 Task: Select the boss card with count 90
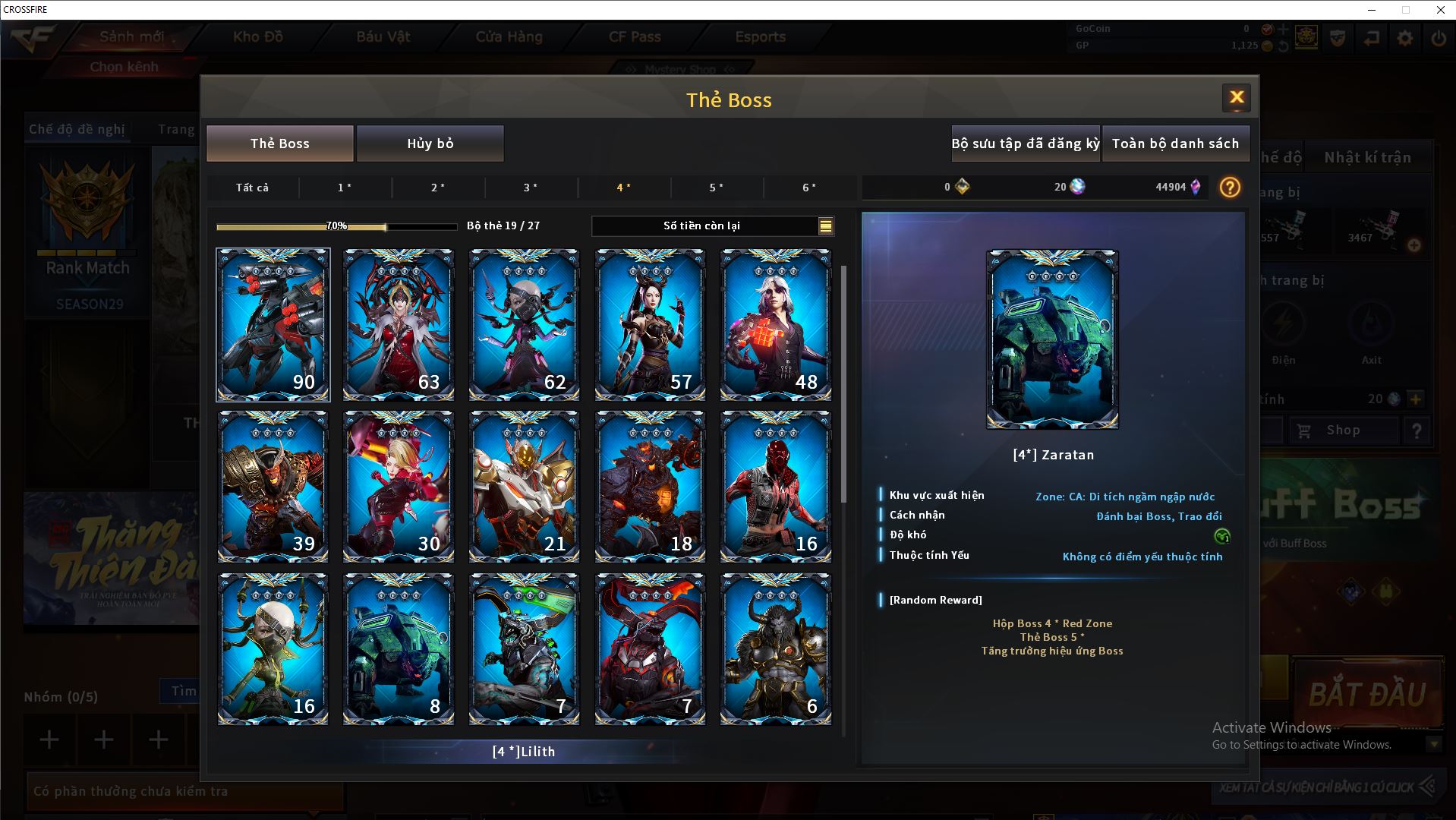point(273,325)
